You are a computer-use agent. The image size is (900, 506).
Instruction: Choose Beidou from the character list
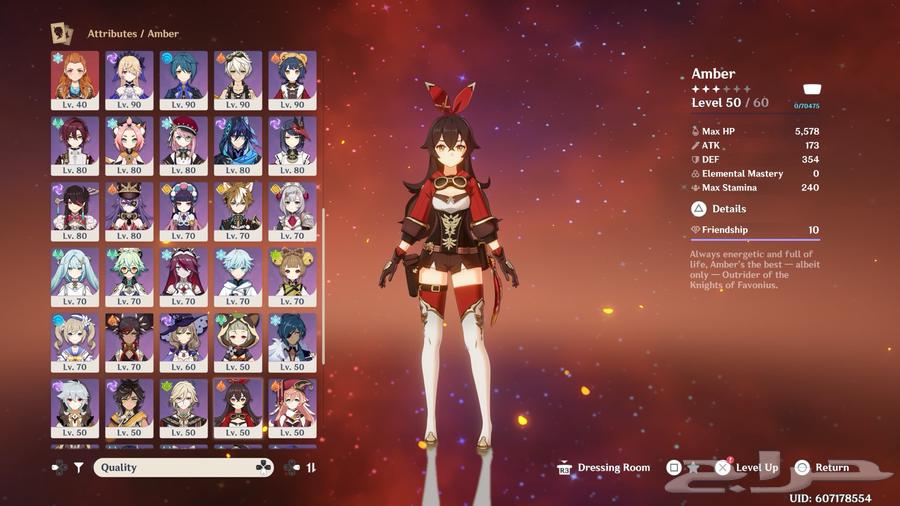point(76,211)
